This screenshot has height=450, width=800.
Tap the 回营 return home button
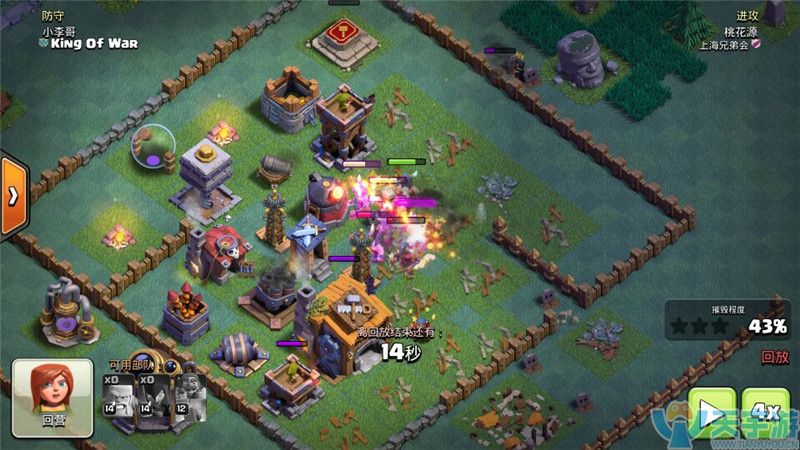pos(53,398)
